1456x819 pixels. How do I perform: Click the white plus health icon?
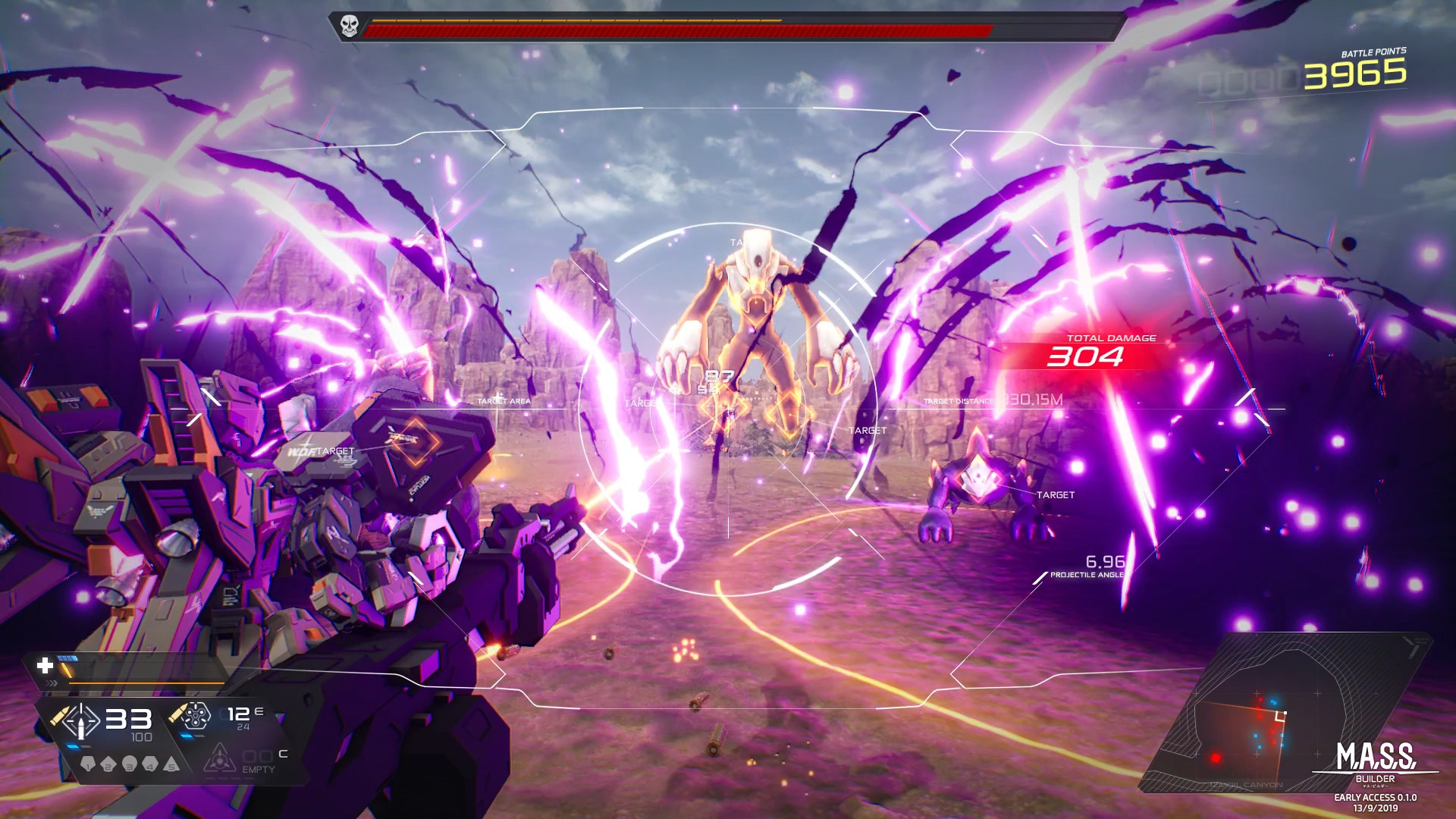click(x=45, y=666)
